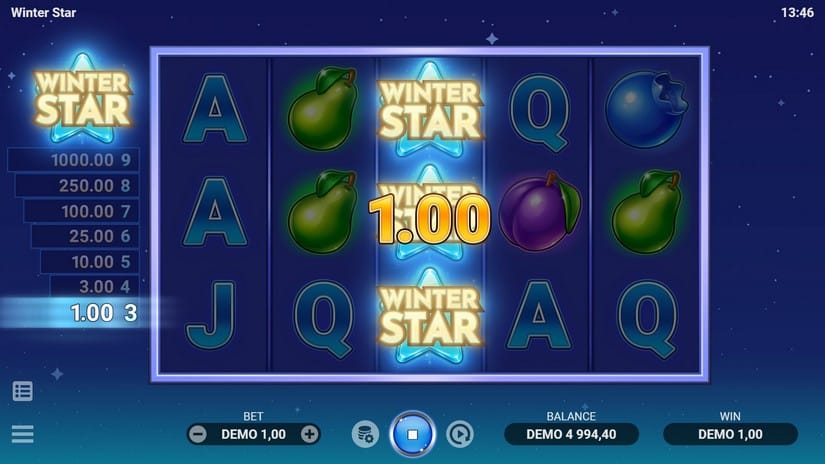The height and width of the screenshot is (464, 825).
Task: Open bet settings via the coin-stack icon
Action: 365,434
